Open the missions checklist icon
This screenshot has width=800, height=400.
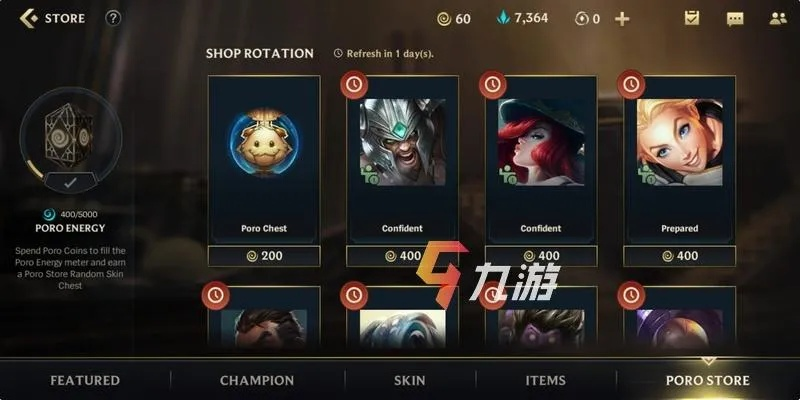(x=692, y=18)
